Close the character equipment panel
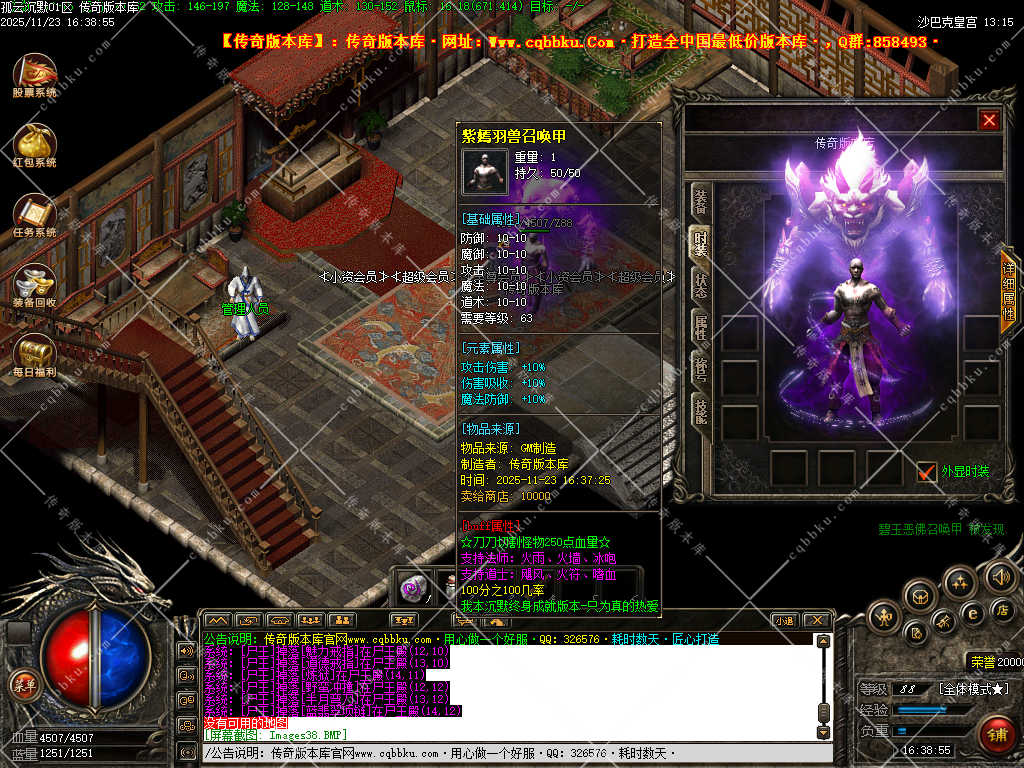Image resolution: width=1024 pixels, height=768 pixels. pyautogui.click(x=989, y=121)
